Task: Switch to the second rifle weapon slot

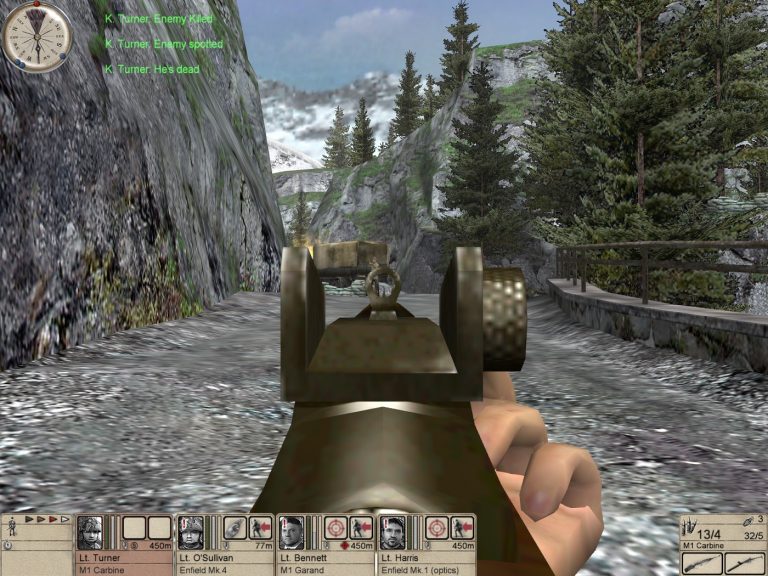Action: coord(744,563)
